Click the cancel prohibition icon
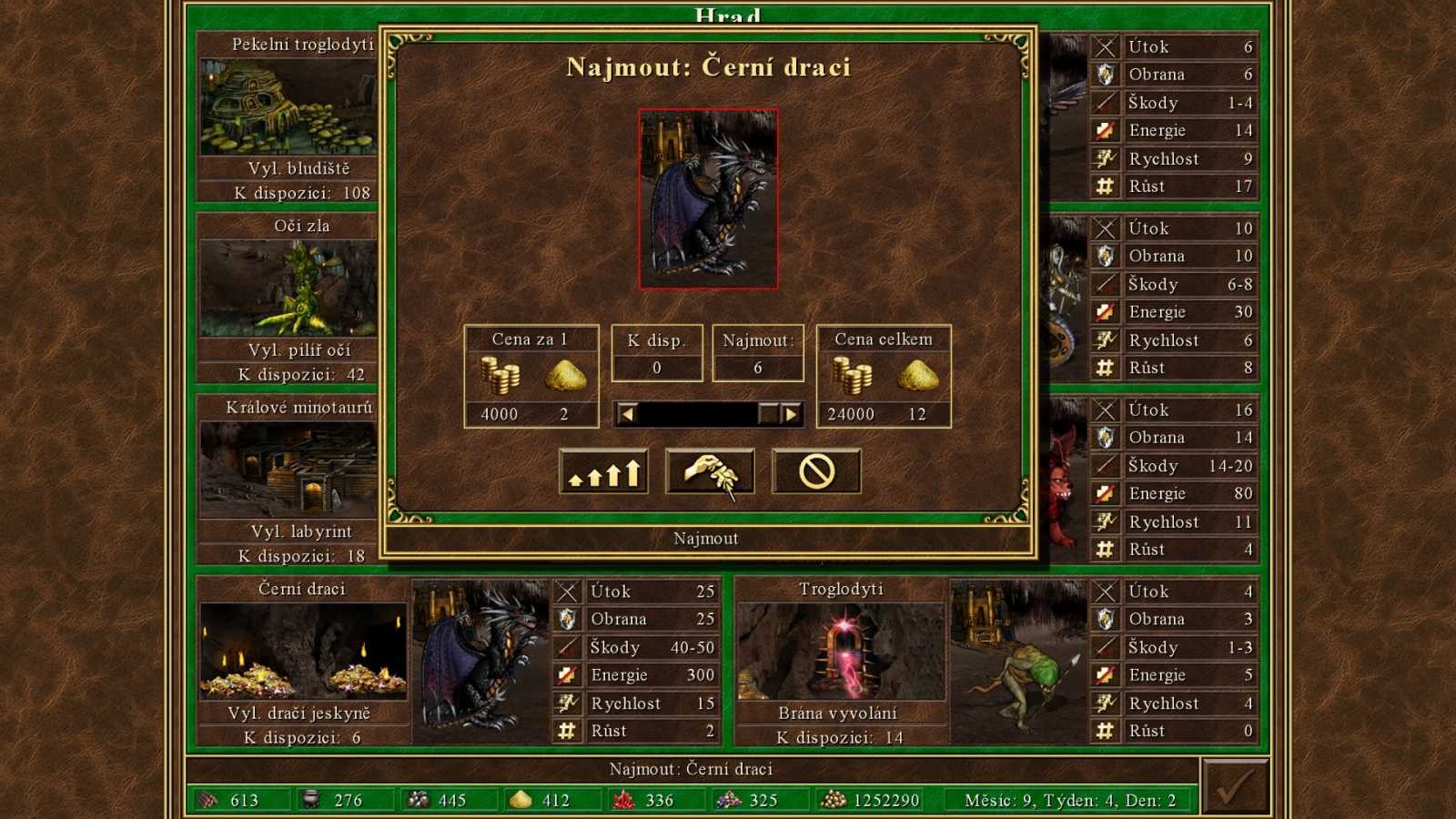 (x=815, y=469)
